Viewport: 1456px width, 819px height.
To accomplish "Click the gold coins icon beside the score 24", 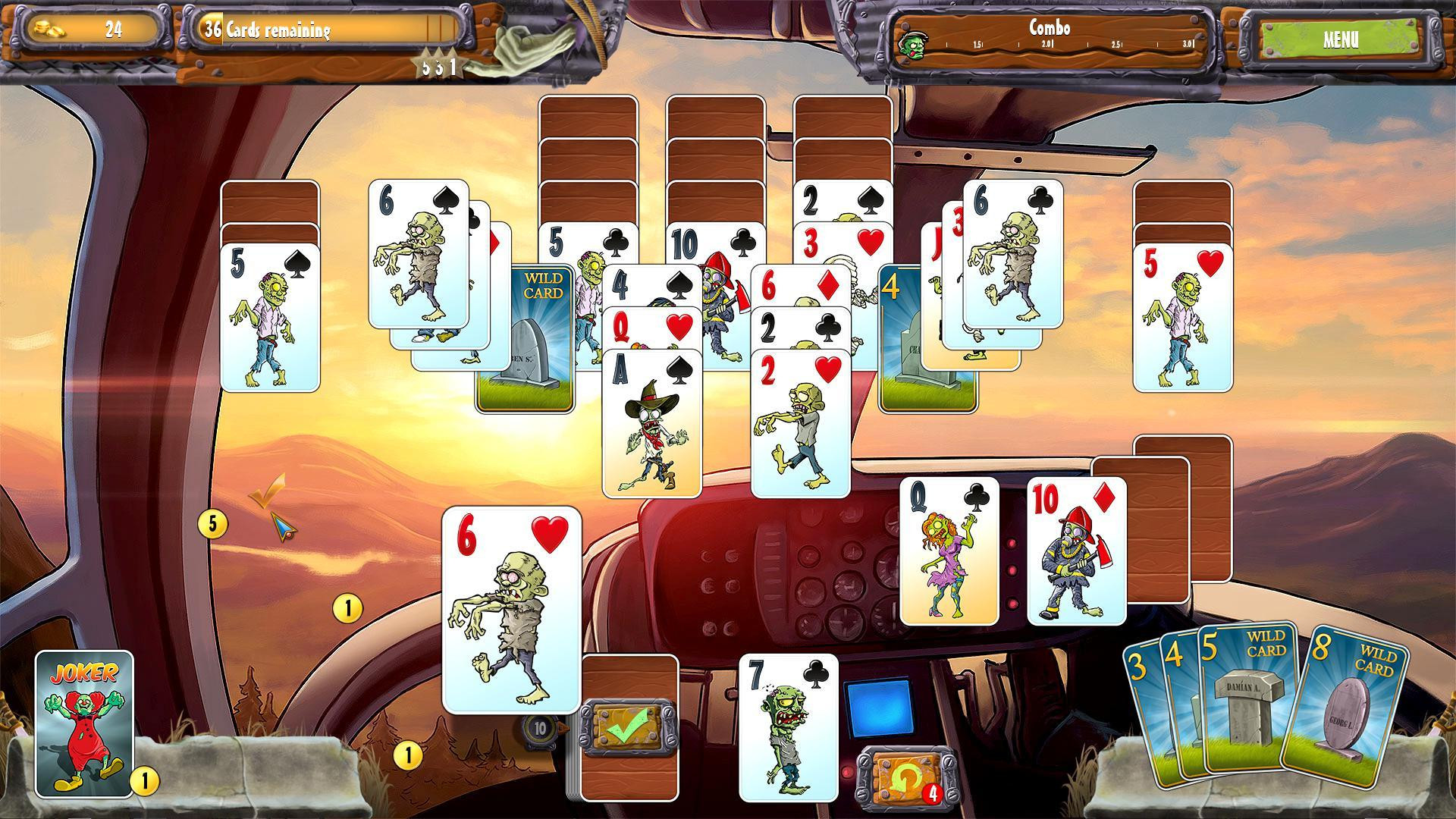I will coord(50,29).
